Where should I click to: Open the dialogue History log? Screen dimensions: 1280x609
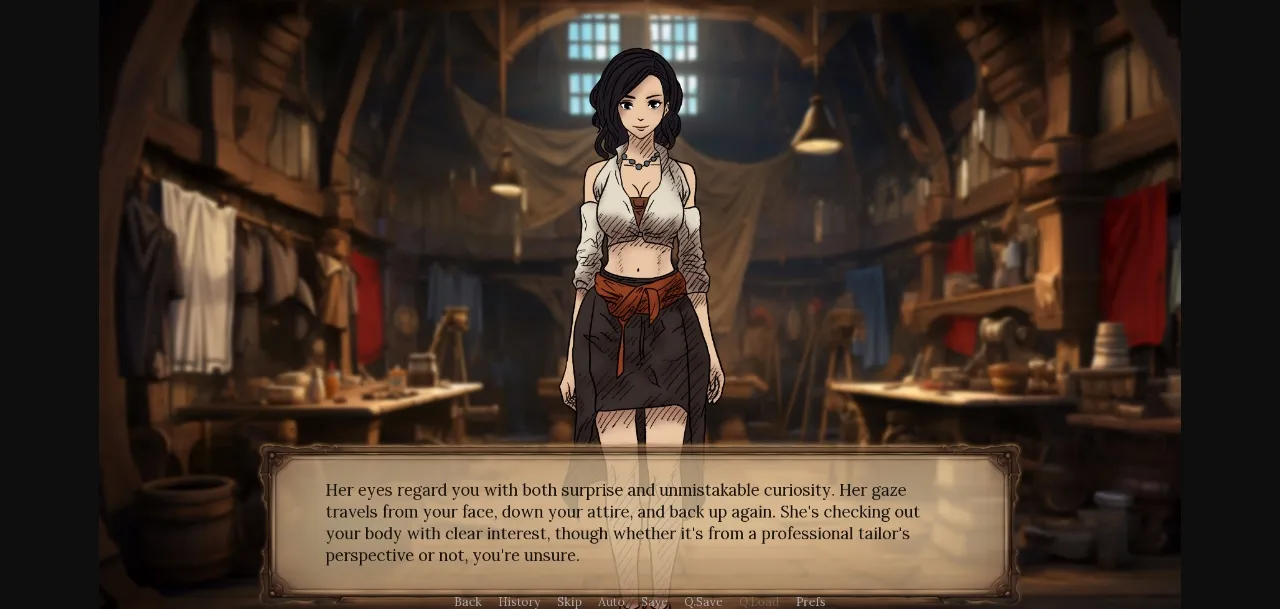pos(519,602)
